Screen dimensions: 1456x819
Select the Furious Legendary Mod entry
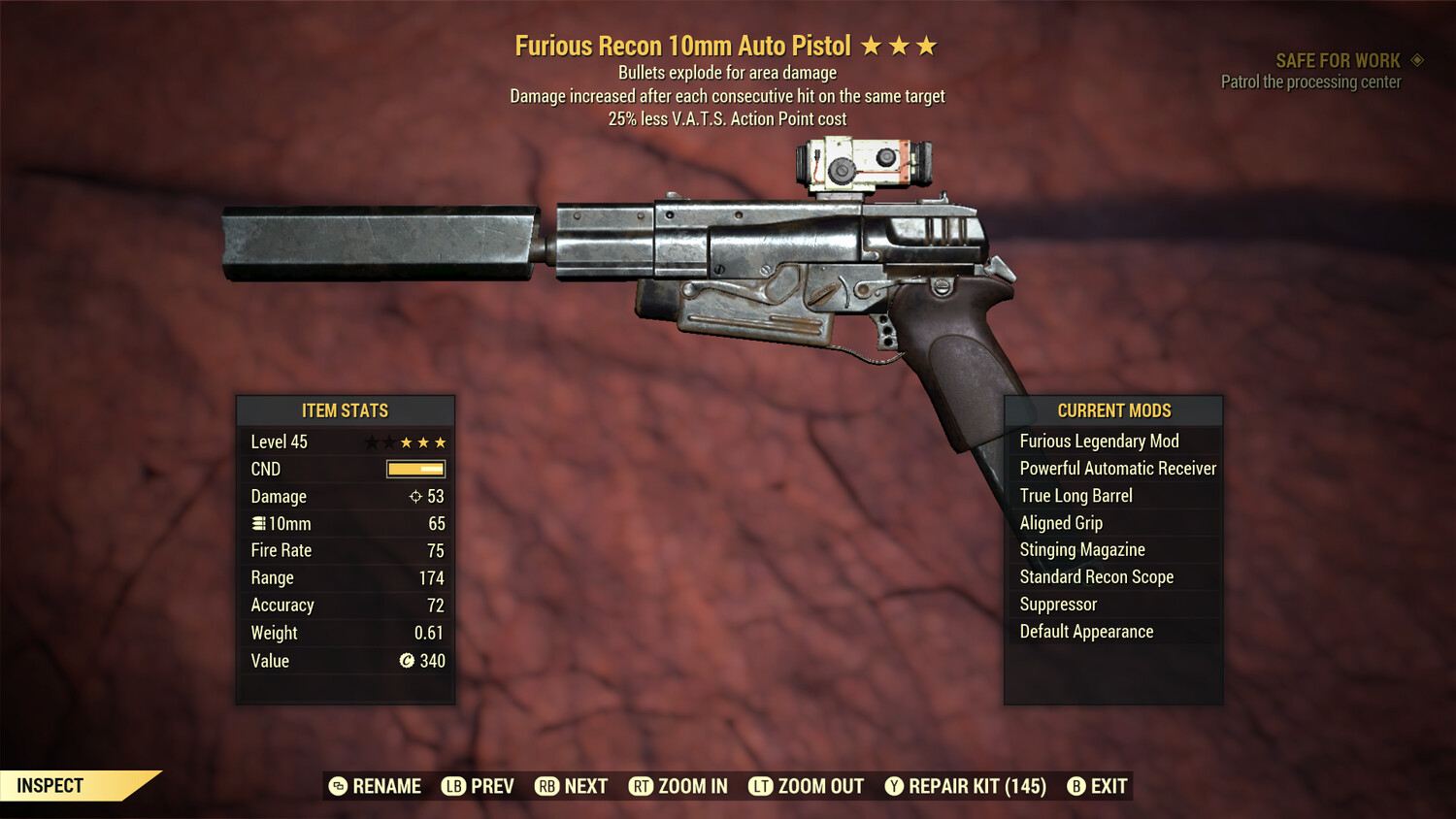click(1099, 441)
